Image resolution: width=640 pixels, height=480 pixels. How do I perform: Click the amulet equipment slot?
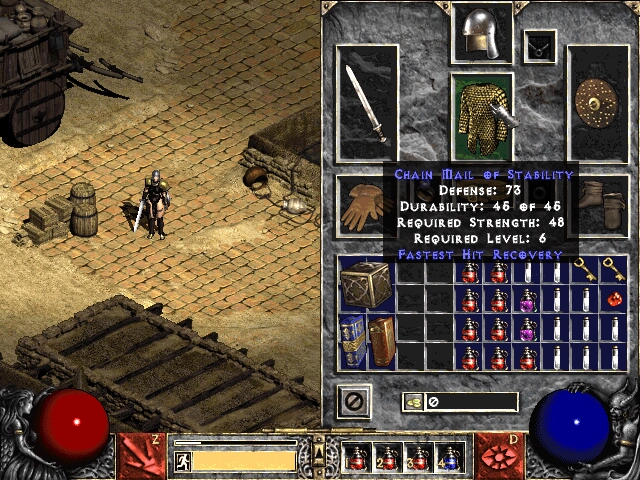[541, 45]
